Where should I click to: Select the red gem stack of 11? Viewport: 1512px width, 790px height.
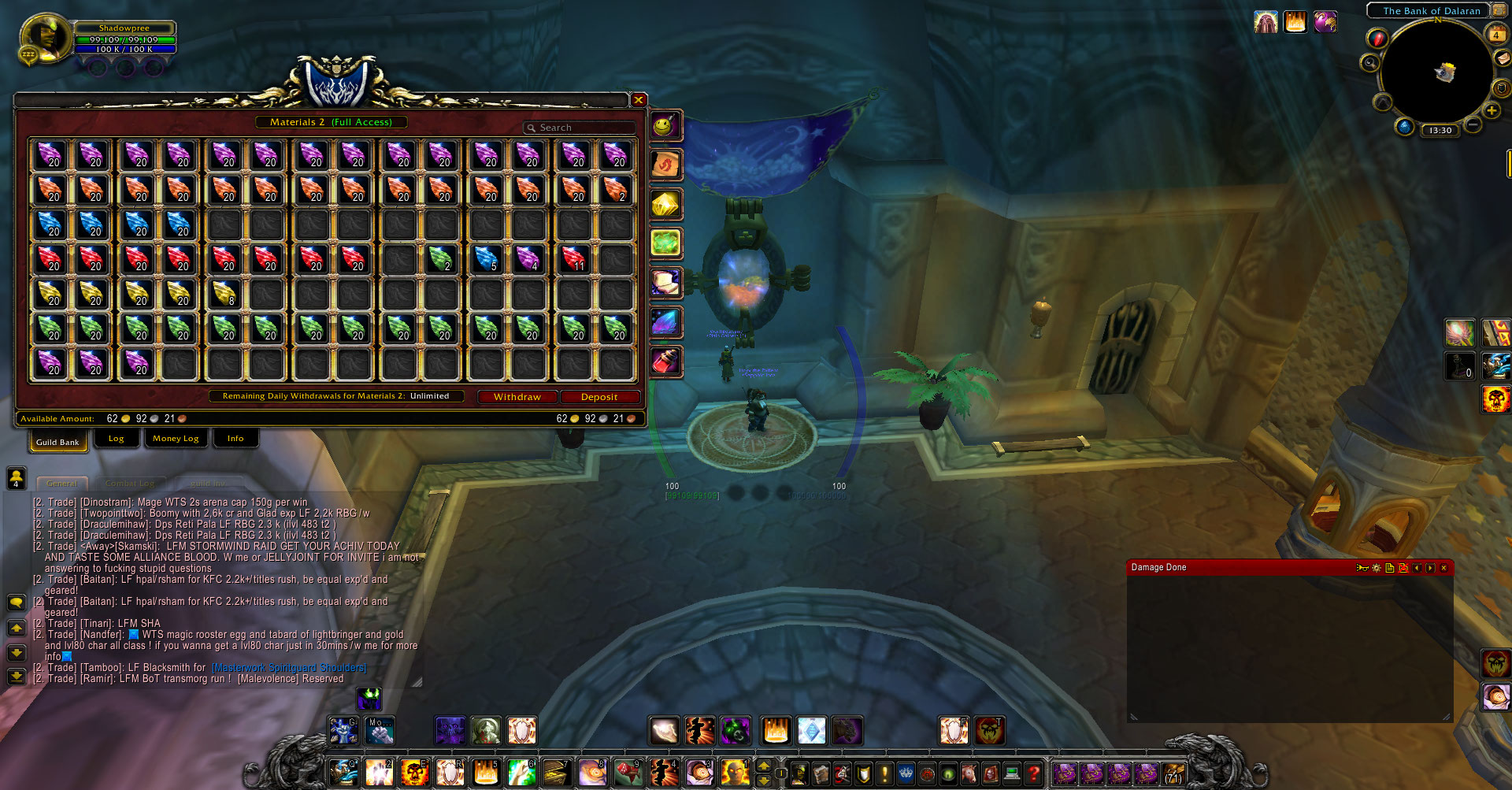[574, 258]
